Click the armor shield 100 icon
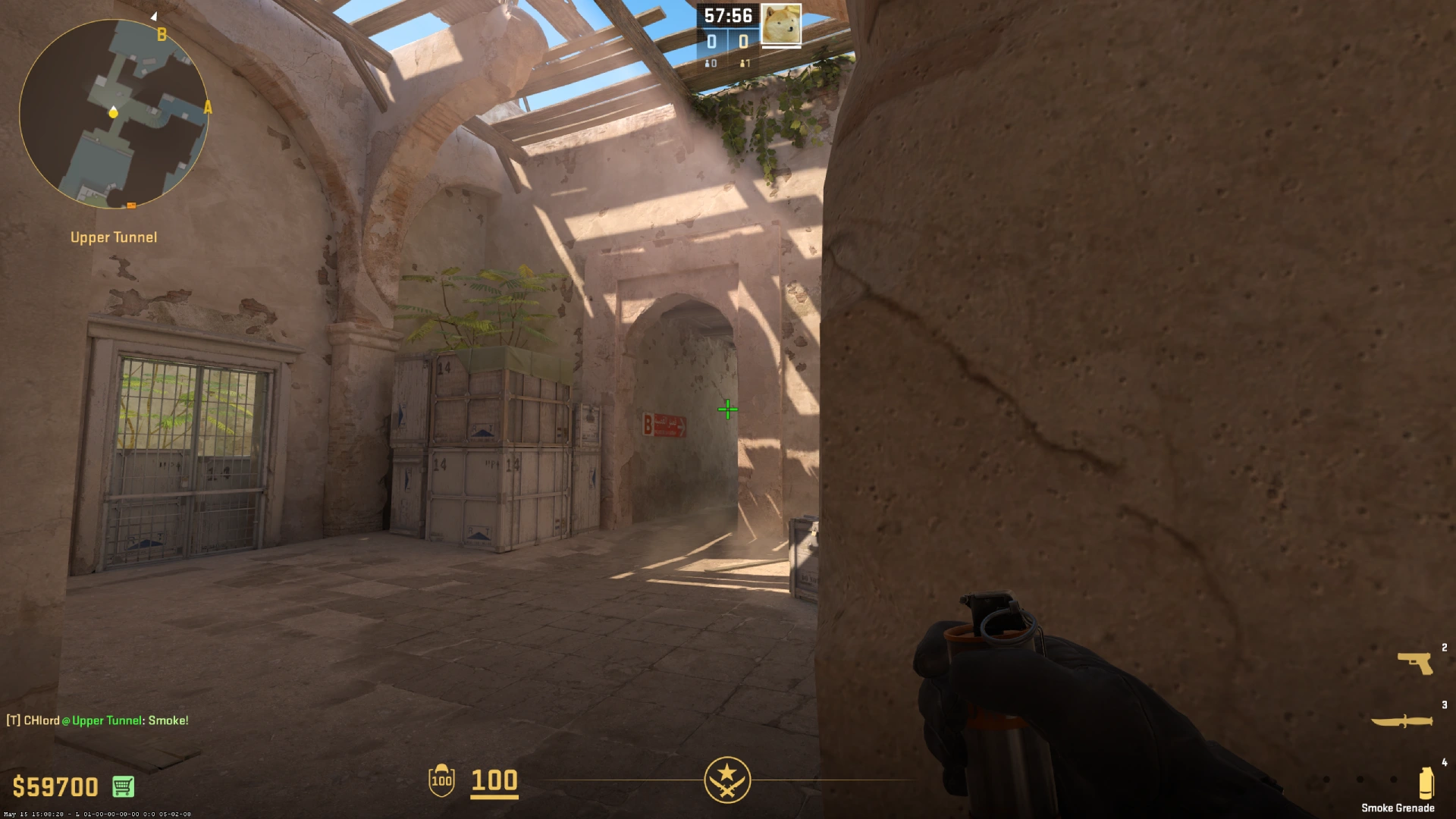 point(441,781)
